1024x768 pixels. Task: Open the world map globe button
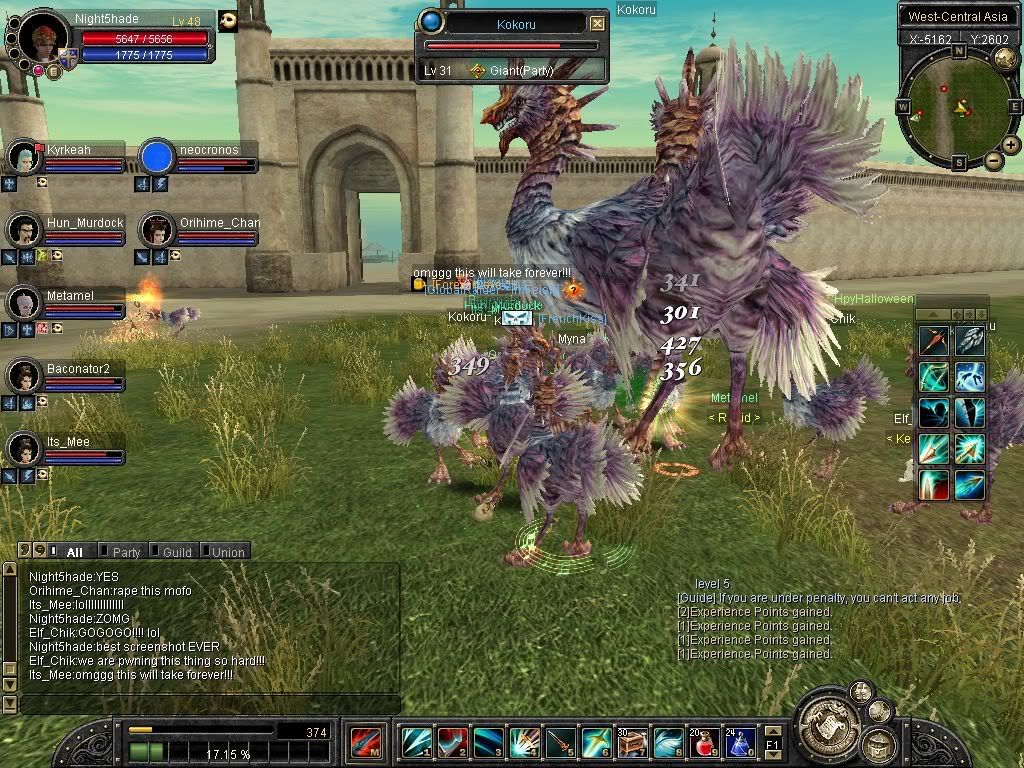coord(1005,58)
